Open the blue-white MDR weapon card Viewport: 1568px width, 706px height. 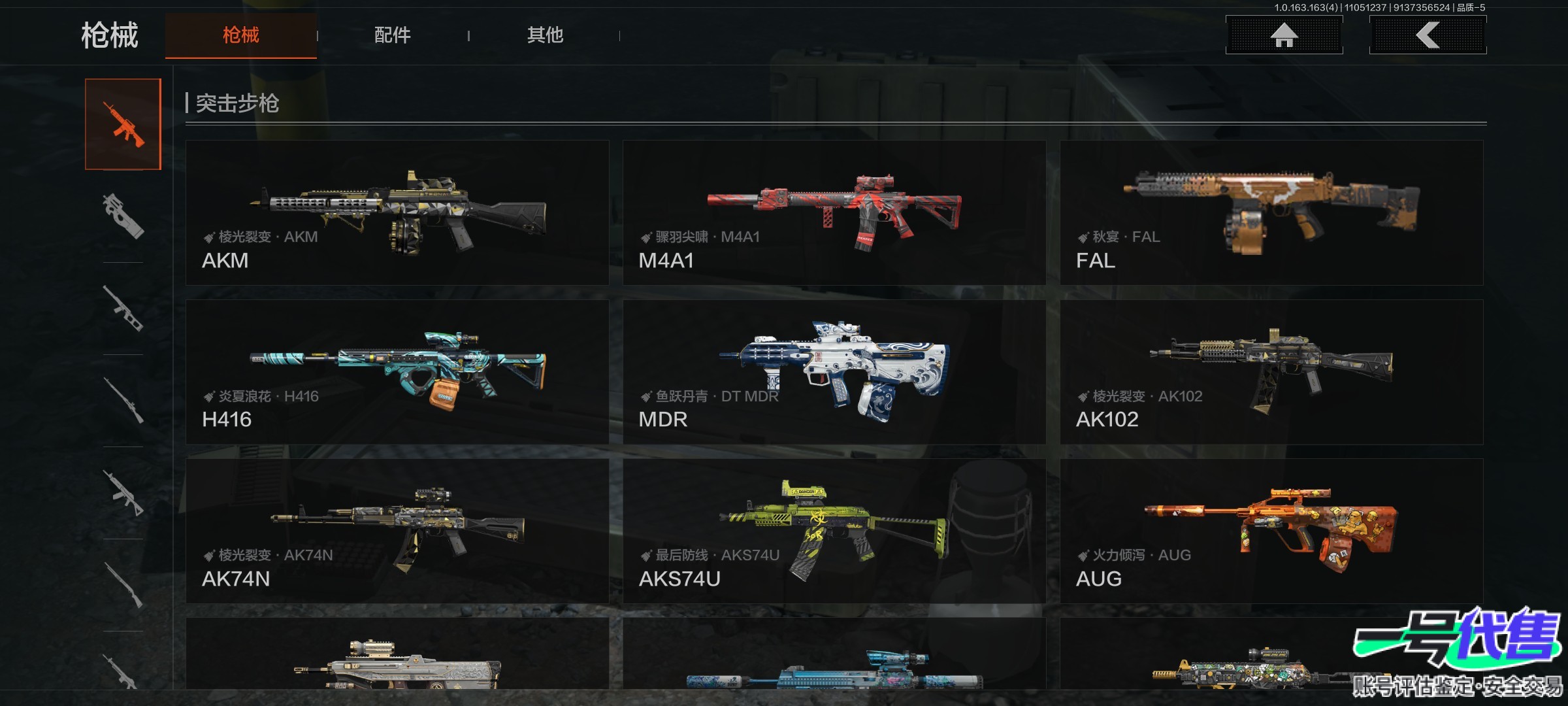834,372
